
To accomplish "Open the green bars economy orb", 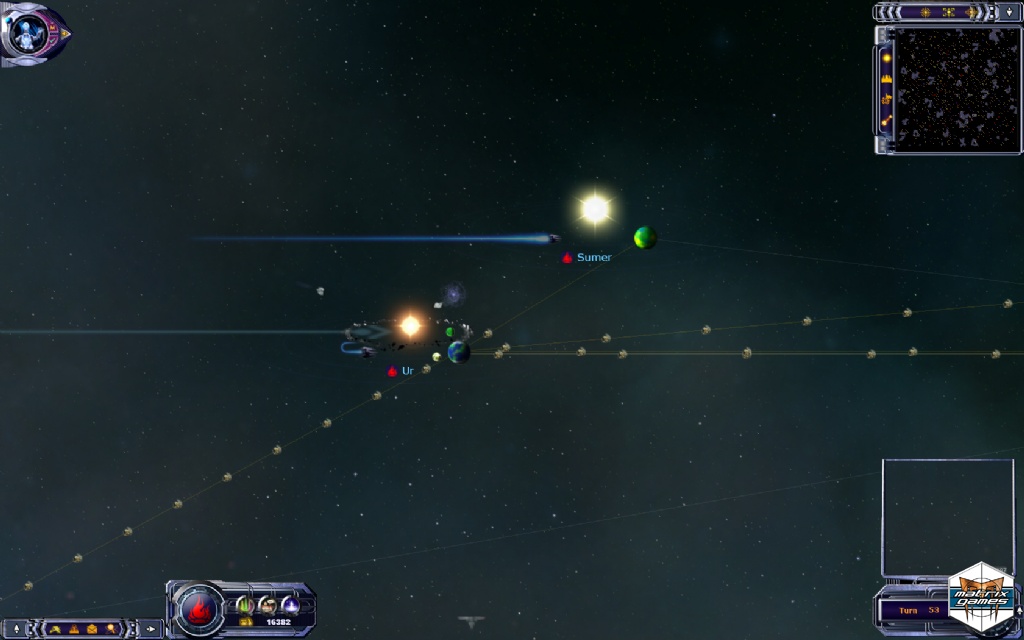I will point(245,604).
